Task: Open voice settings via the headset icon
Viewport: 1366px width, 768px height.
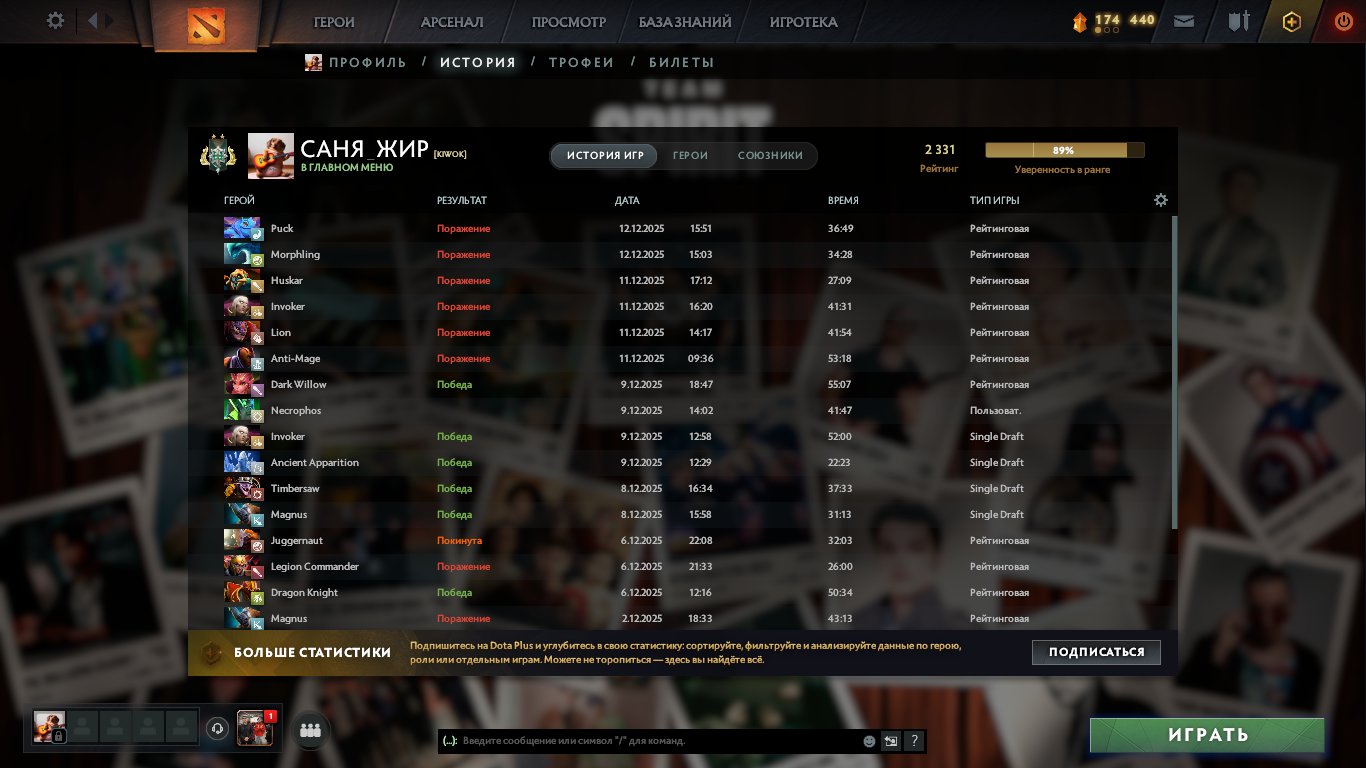Action: click(x=219, y=729)
